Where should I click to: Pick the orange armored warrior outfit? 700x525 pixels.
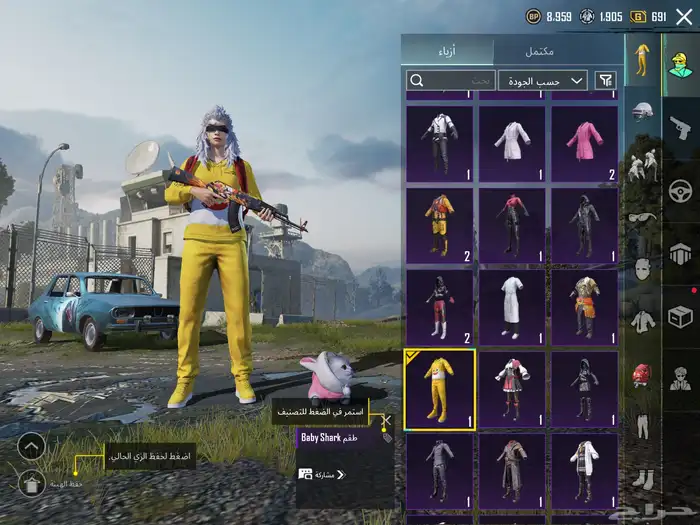[x=584, y=306]
